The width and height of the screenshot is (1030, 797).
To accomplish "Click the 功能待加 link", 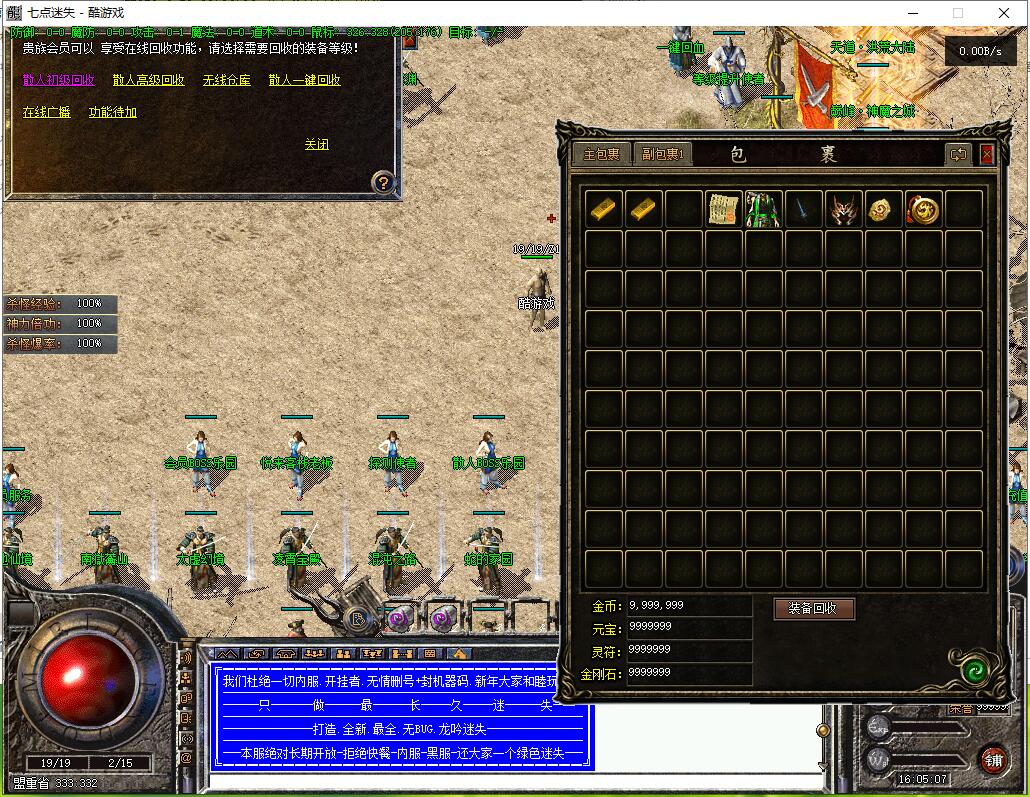I will pyautogui.click(x=113, y=112).
